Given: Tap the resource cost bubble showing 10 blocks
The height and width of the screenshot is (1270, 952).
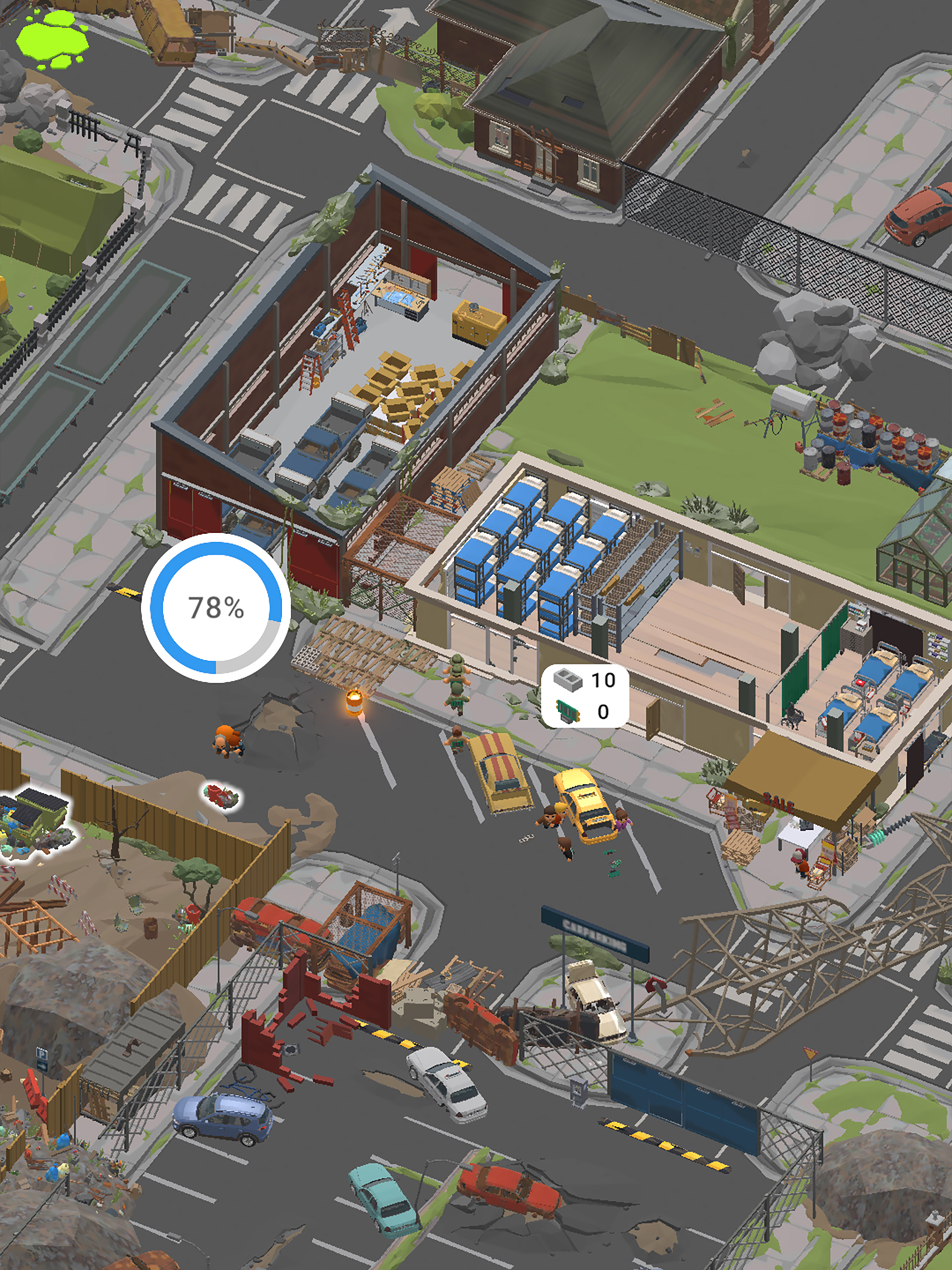Looking at the screenshot, I should pos(584,696).
